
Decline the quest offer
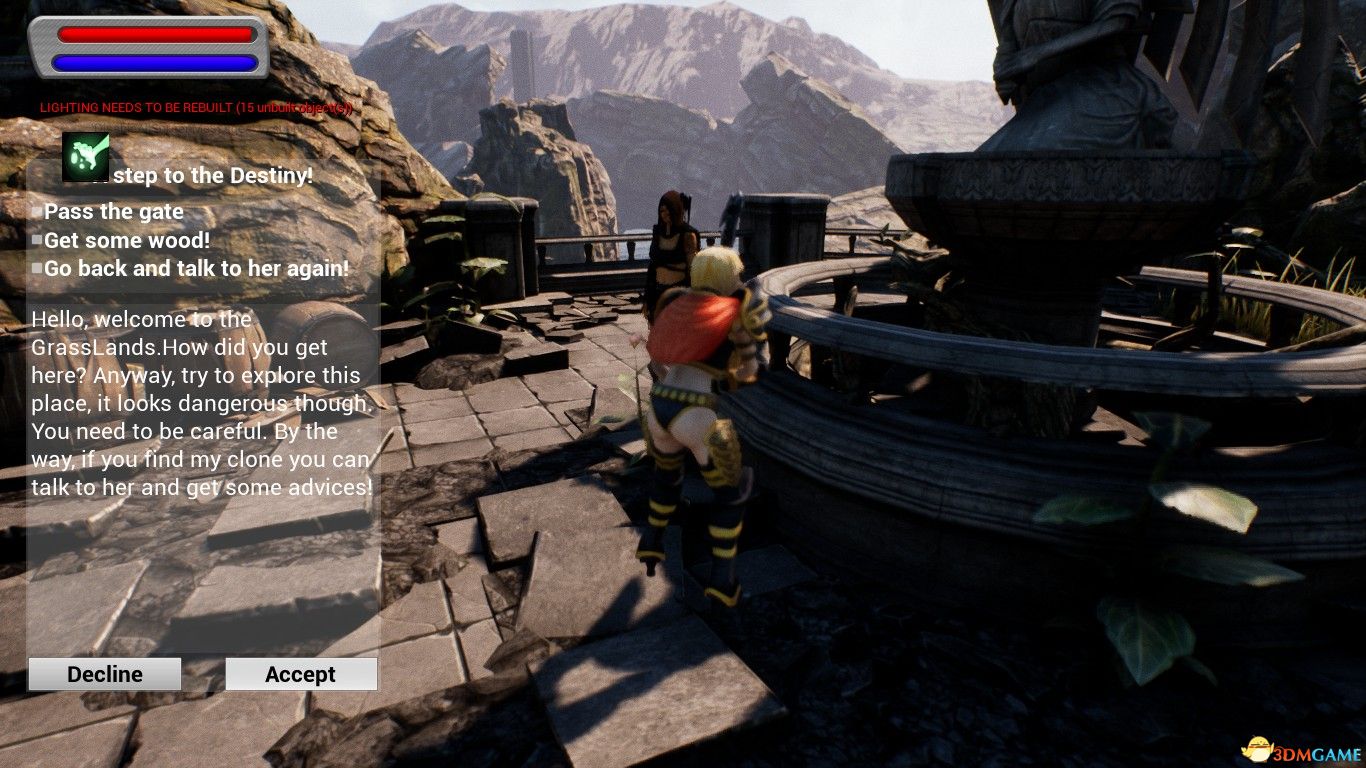tap(105, 674)
